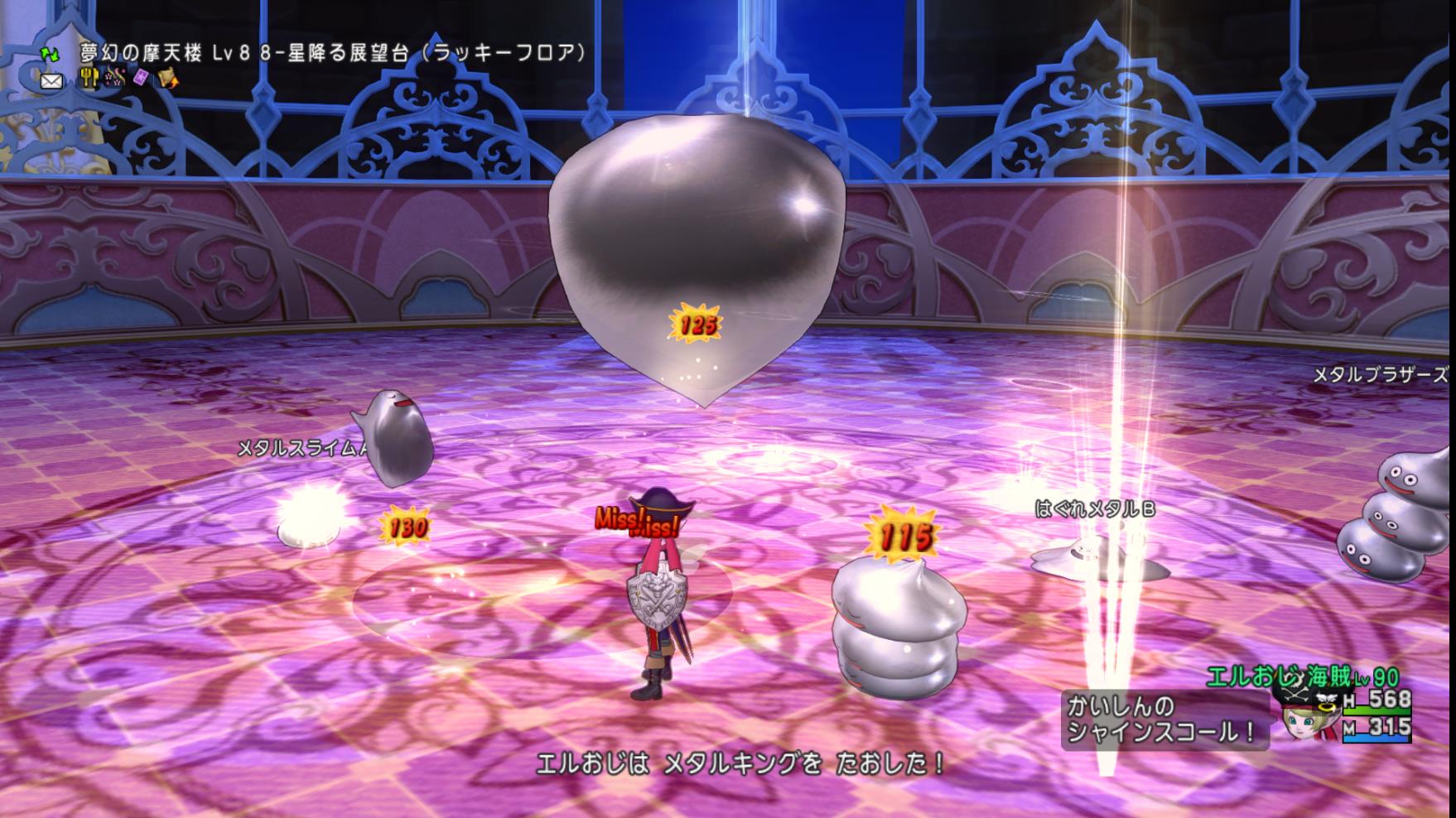
Task: Select the purple card status icon
Action: [x=141, y=79]
